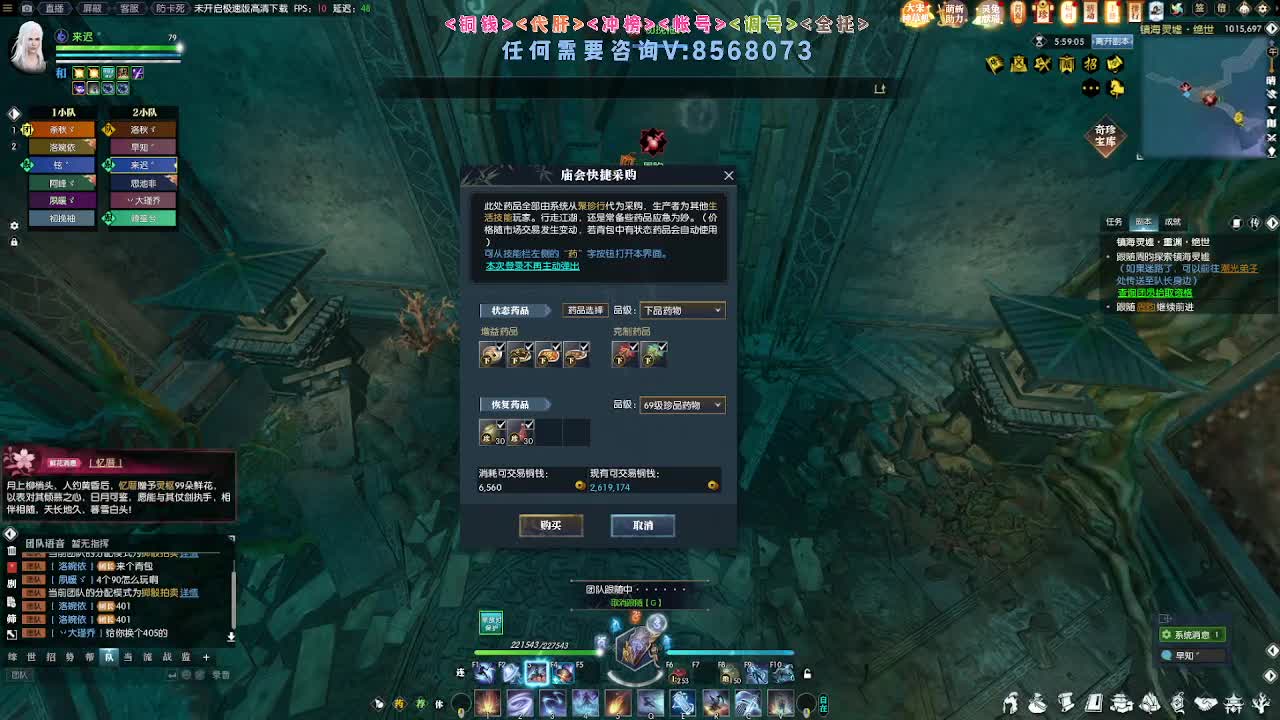Image resolution: width=1280 pixels, height=720 pixels.
Task: Open the golden horse mount icon below the minimap
Action: pyautogui.click(x=1117, y=88)
